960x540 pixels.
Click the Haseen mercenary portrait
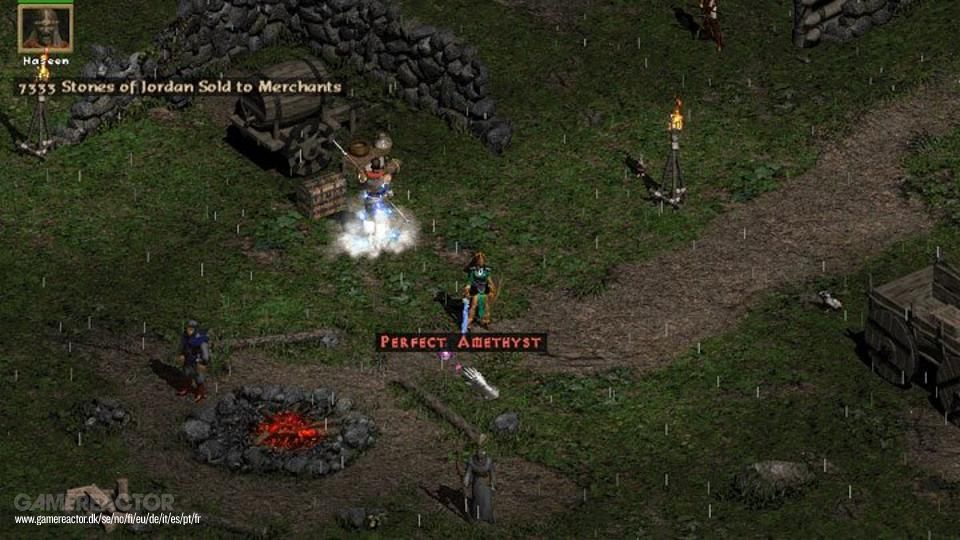[45, 29]
